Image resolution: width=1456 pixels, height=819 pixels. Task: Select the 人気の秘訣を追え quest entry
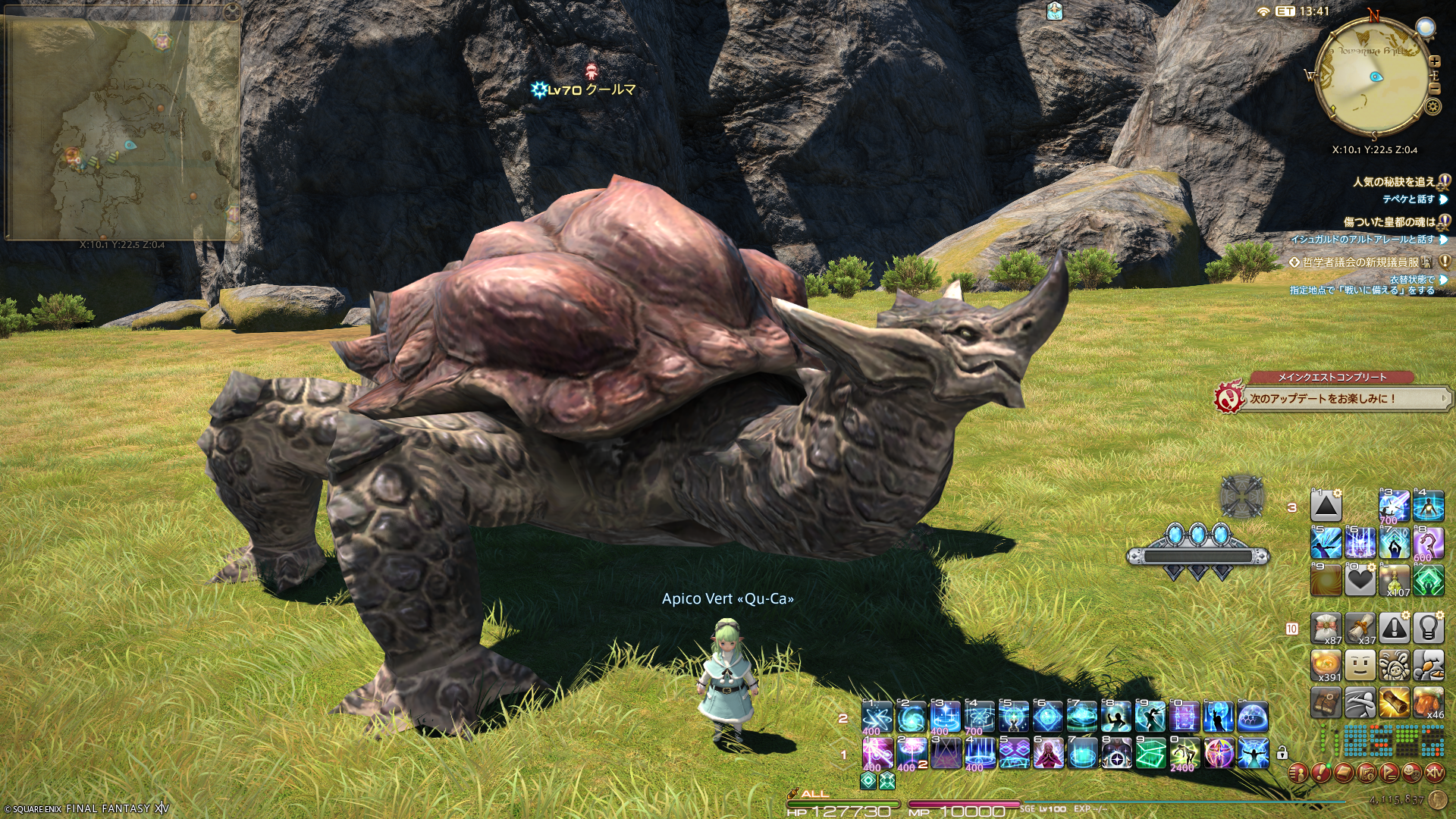click(x=1394, y=182)
